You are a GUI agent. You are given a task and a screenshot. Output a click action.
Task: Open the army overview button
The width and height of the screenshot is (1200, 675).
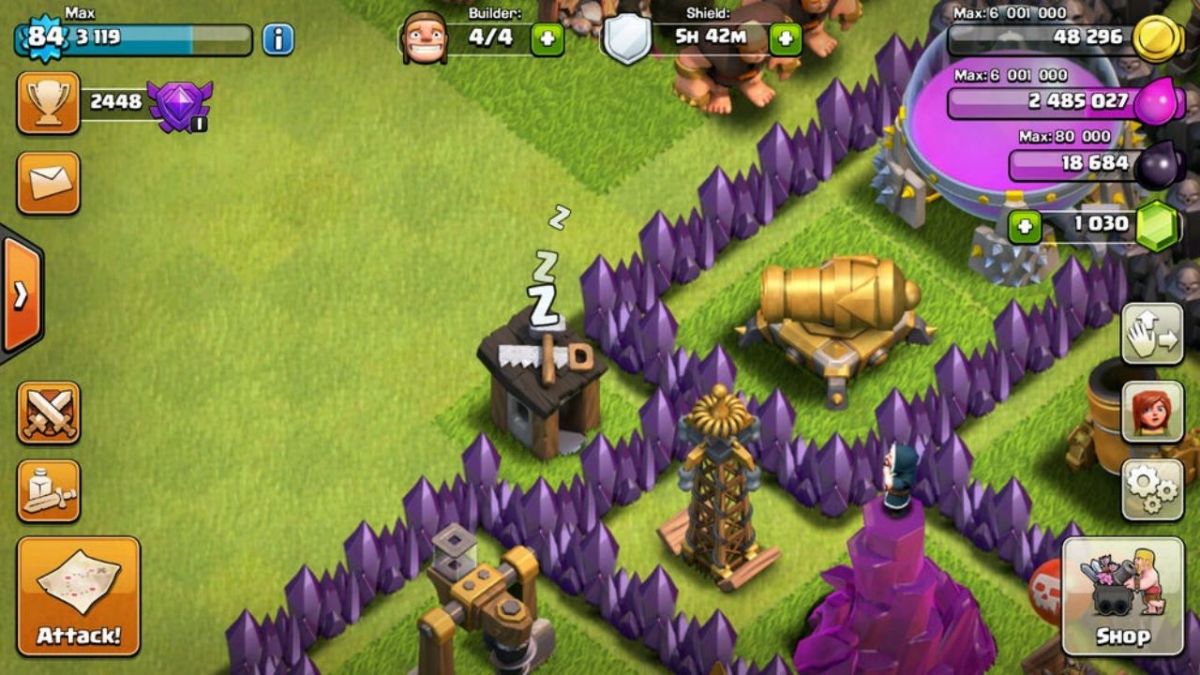[x=48, y=491]
